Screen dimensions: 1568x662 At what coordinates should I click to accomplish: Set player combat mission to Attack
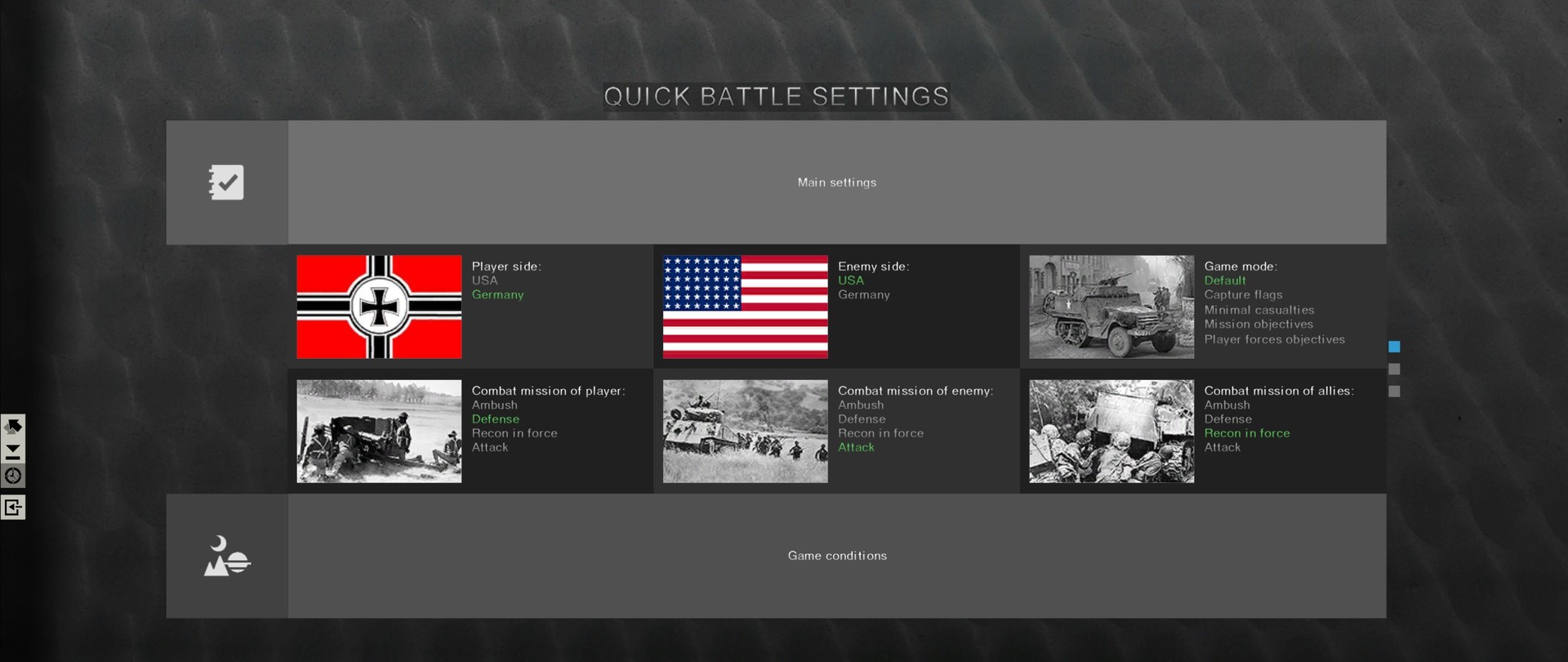[489, 447]
